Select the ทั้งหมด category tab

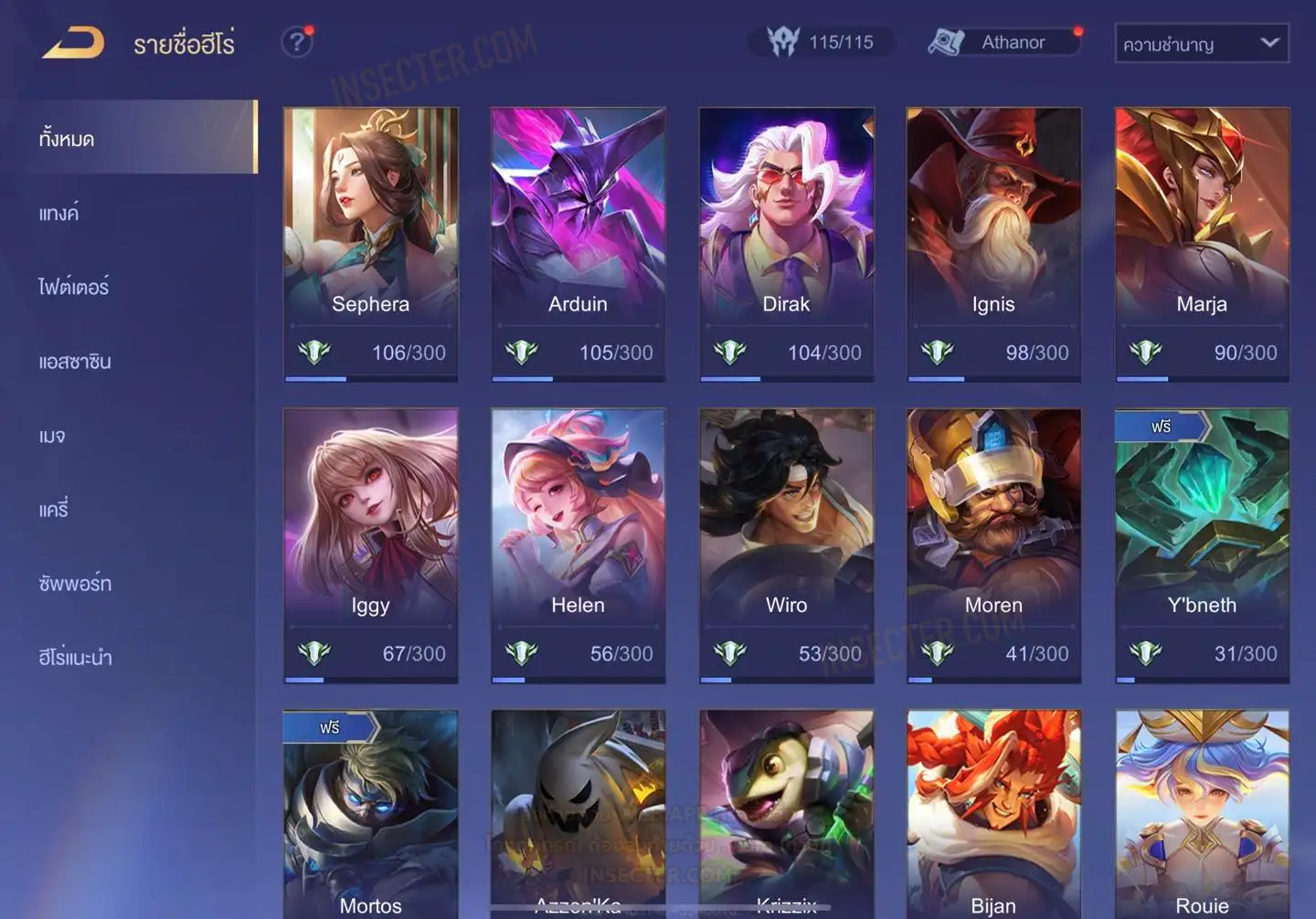pyautogui.click(x=67, y=139)
